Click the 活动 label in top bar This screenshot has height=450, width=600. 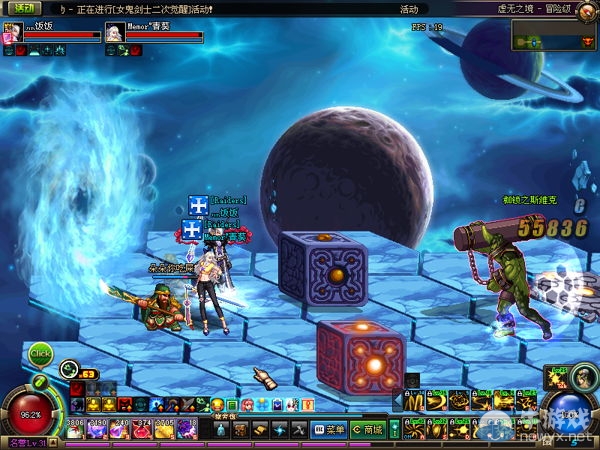tap(408, 9)
